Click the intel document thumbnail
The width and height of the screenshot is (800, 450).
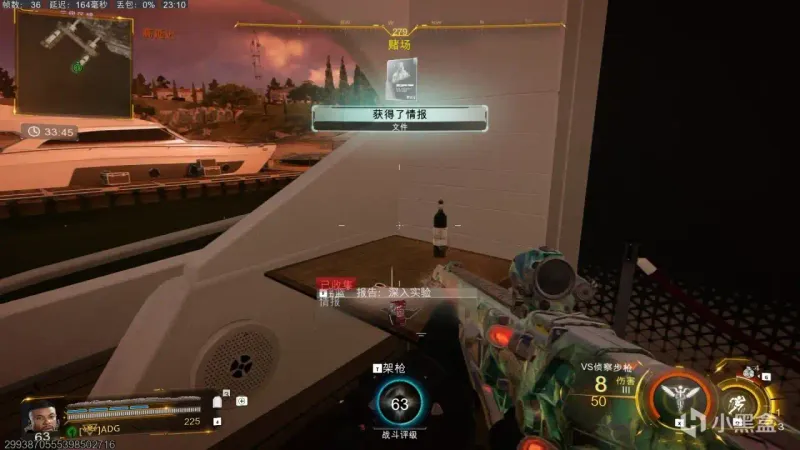coord(401,78)
